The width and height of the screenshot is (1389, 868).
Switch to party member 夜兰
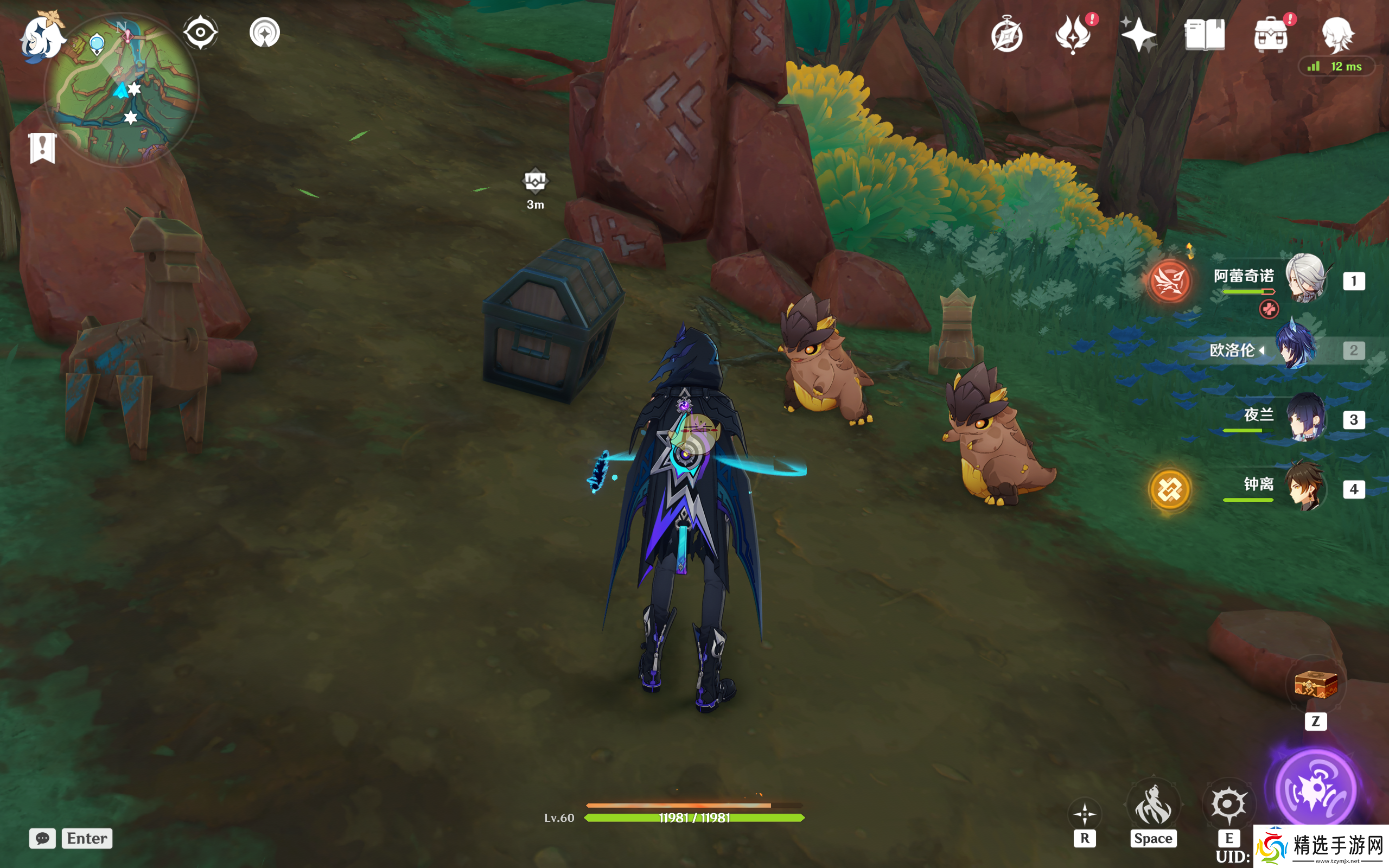[x=1305, y=418]
